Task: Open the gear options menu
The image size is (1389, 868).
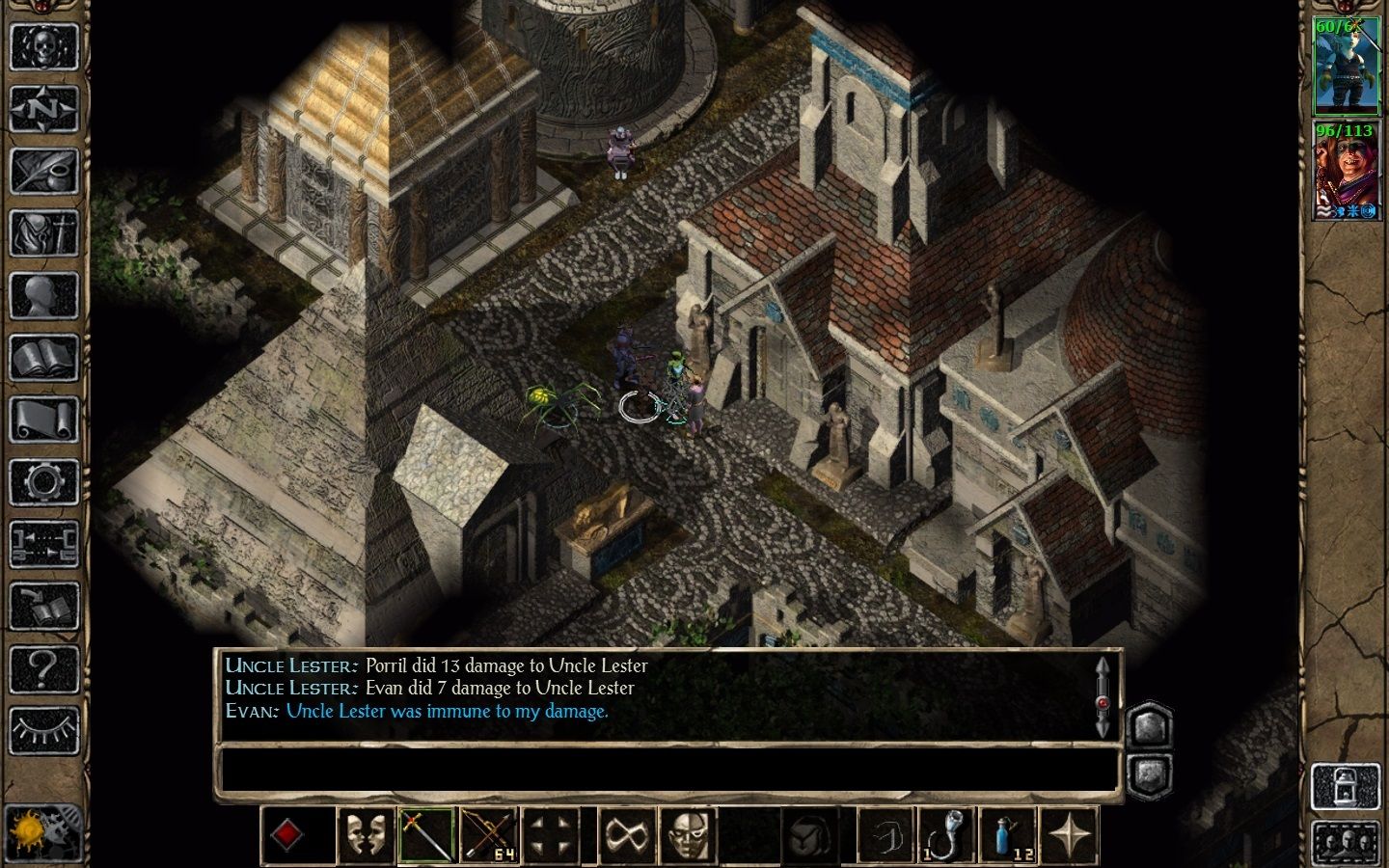Action: (43, 482)
